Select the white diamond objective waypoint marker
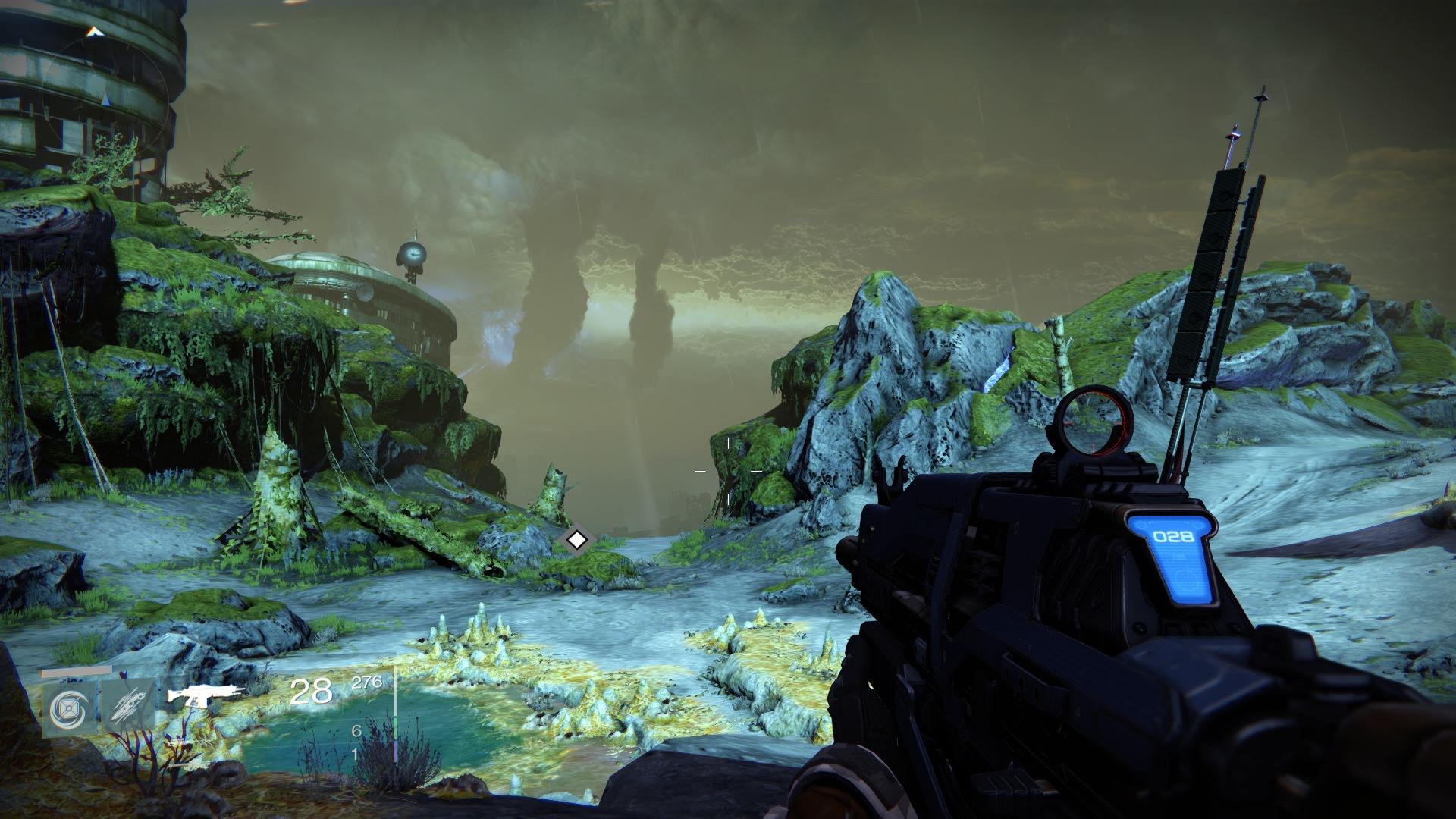The image size is (1456, 819). (577, 540)
